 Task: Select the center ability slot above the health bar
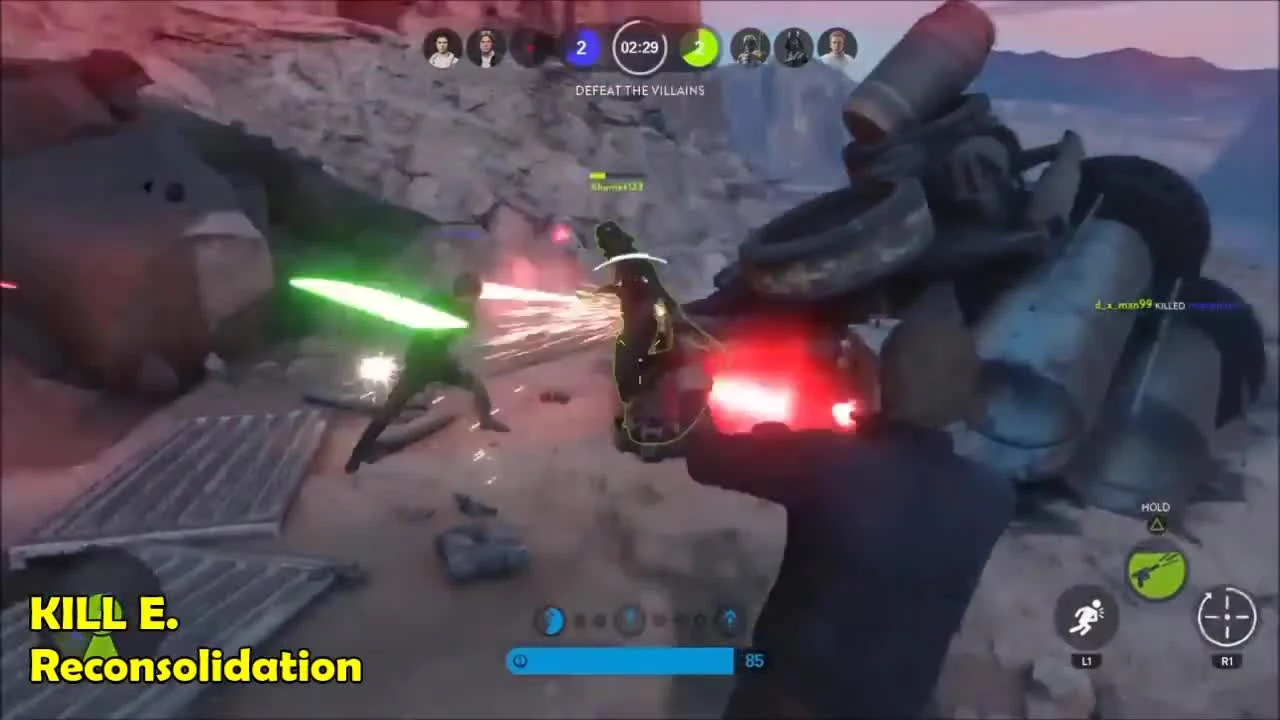tap(630, 620)
